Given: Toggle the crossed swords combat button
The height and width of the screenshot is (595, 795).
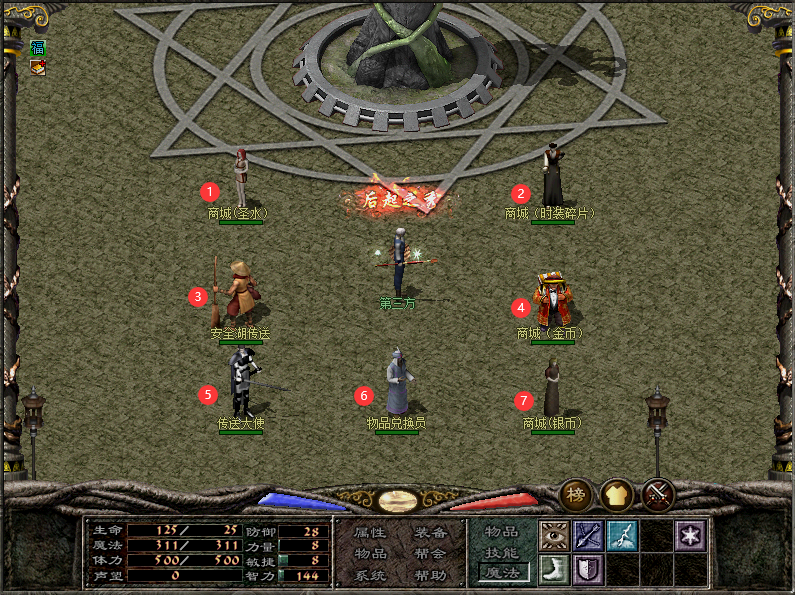Looking at the screenshot, I should coord(658,494).
